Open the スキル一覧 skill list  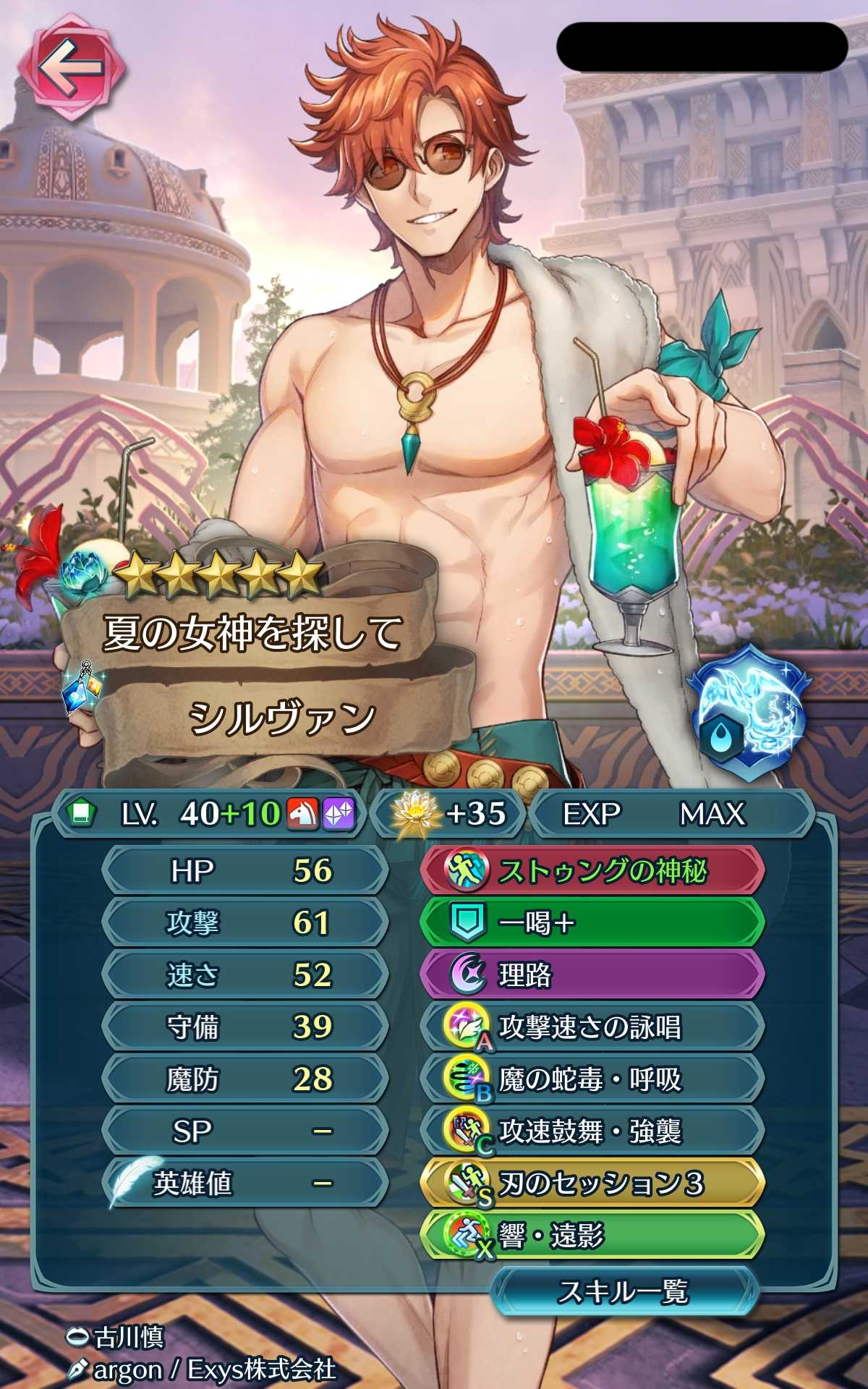pyautogui.click(x=624, y=1291)
